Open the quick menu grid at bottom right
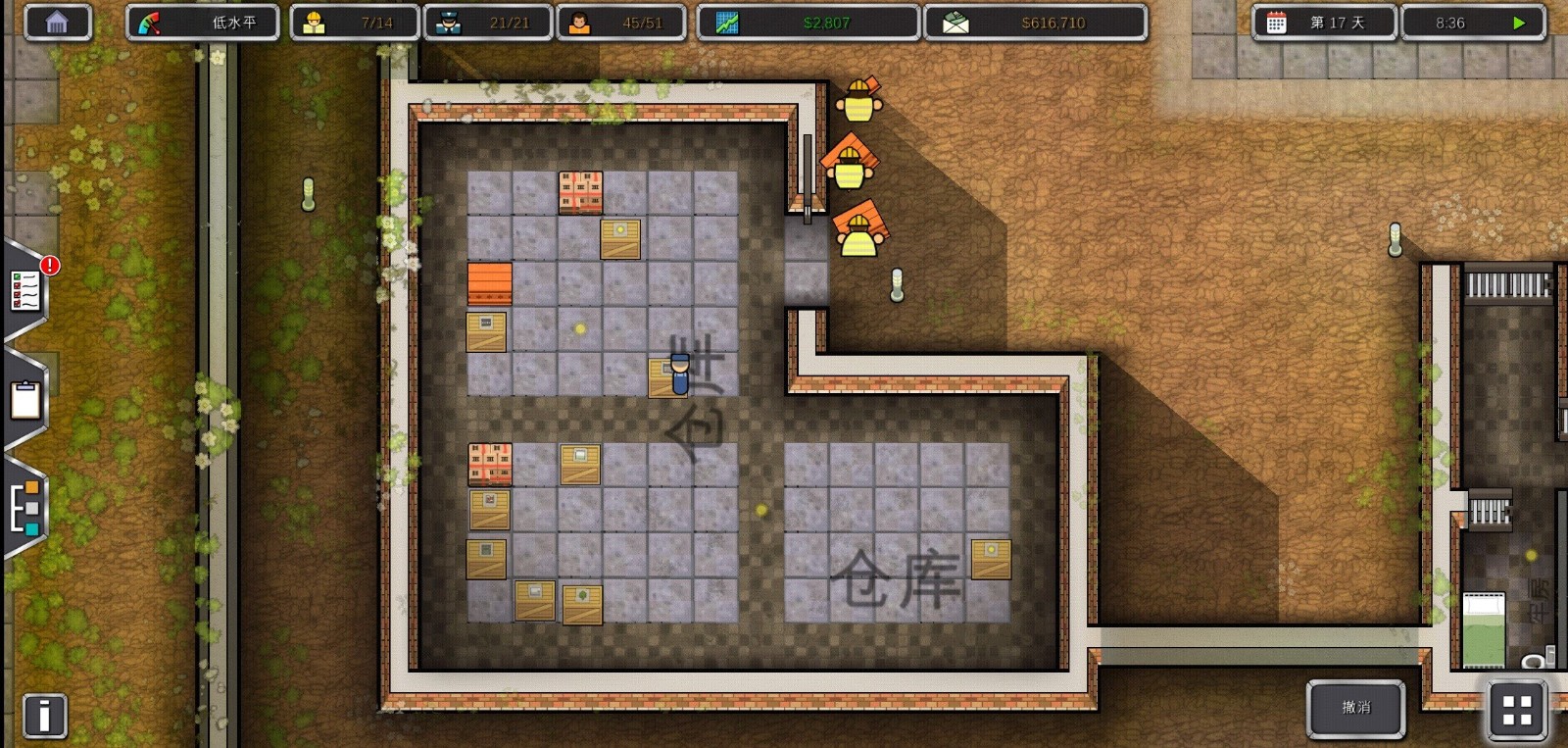The height and width of the screenshot is (748, 1568). (1516, 708)
